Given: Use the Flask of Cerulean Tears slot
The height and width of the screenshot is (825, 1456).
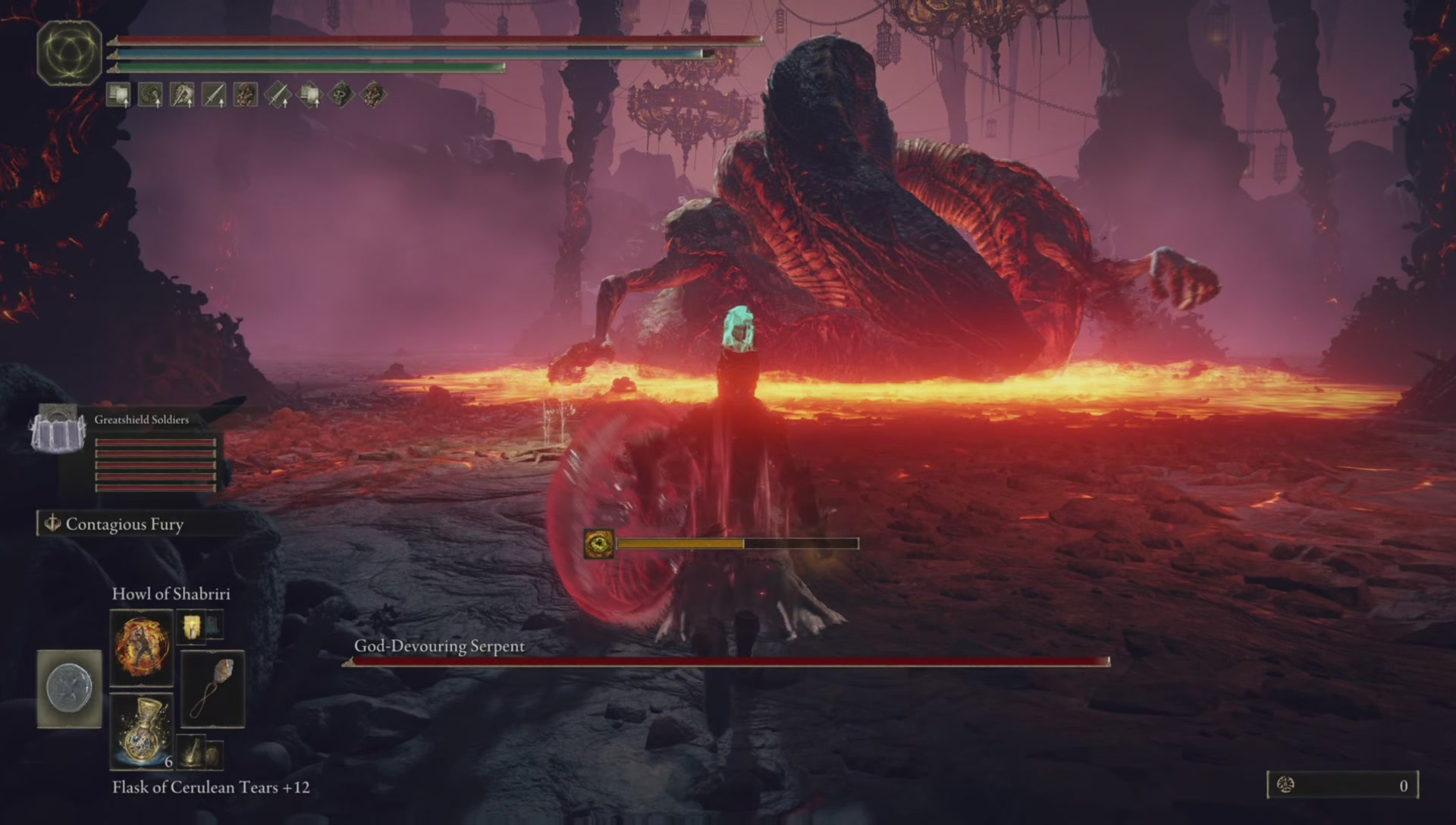Looking at the screenshot, I should tap(141, 731).
